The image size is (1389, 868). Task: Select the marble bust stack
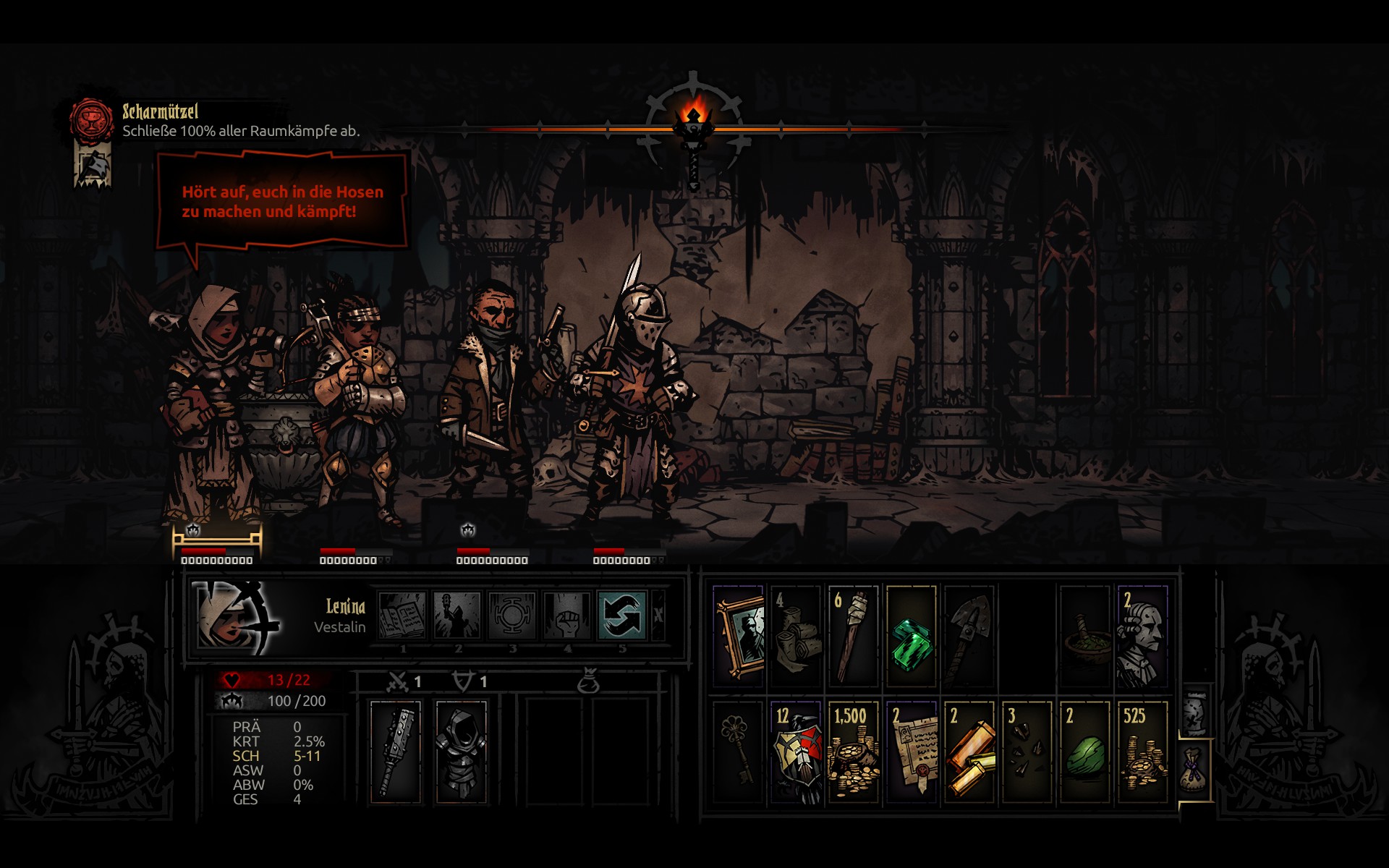[x=1142, y=637]
